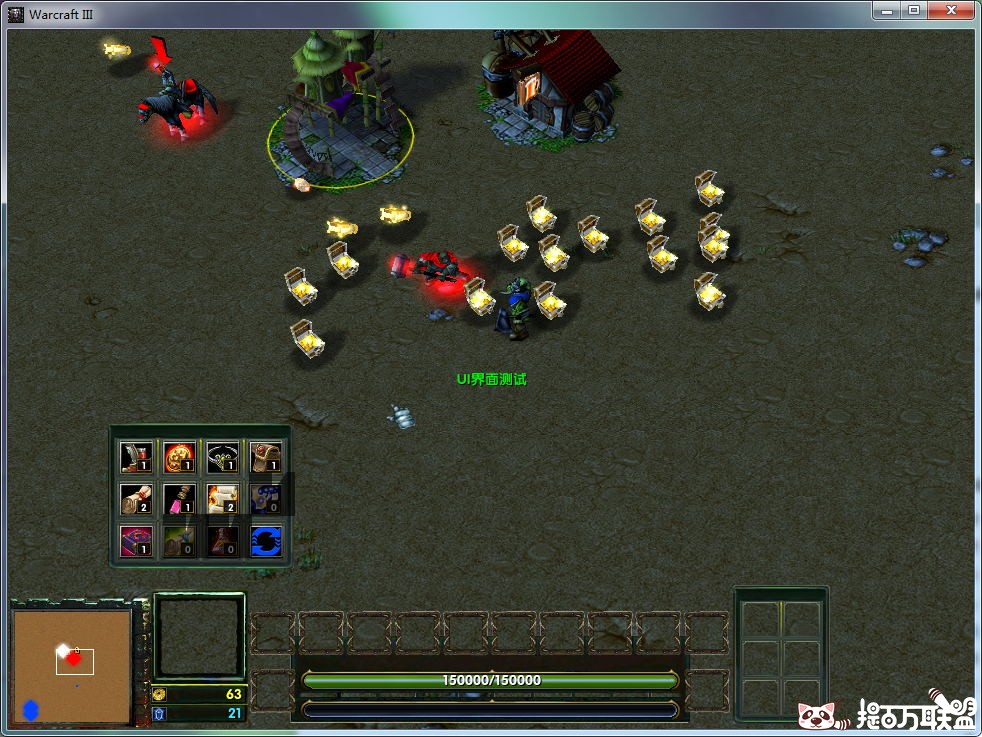Select the boots and red potion item
Screen dimensions: 982x737
tap(135, 457)
